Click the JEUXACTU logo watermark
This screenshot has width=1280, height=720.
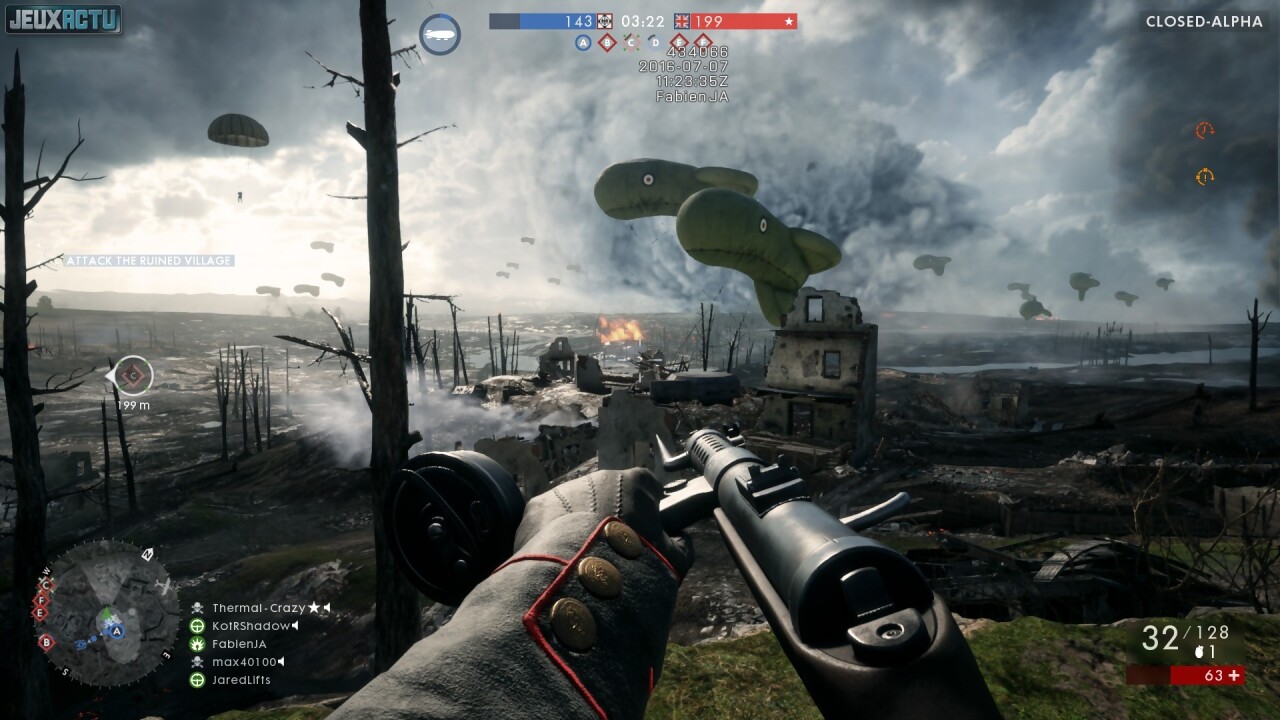pyautogui.click(x=63, y=20)
